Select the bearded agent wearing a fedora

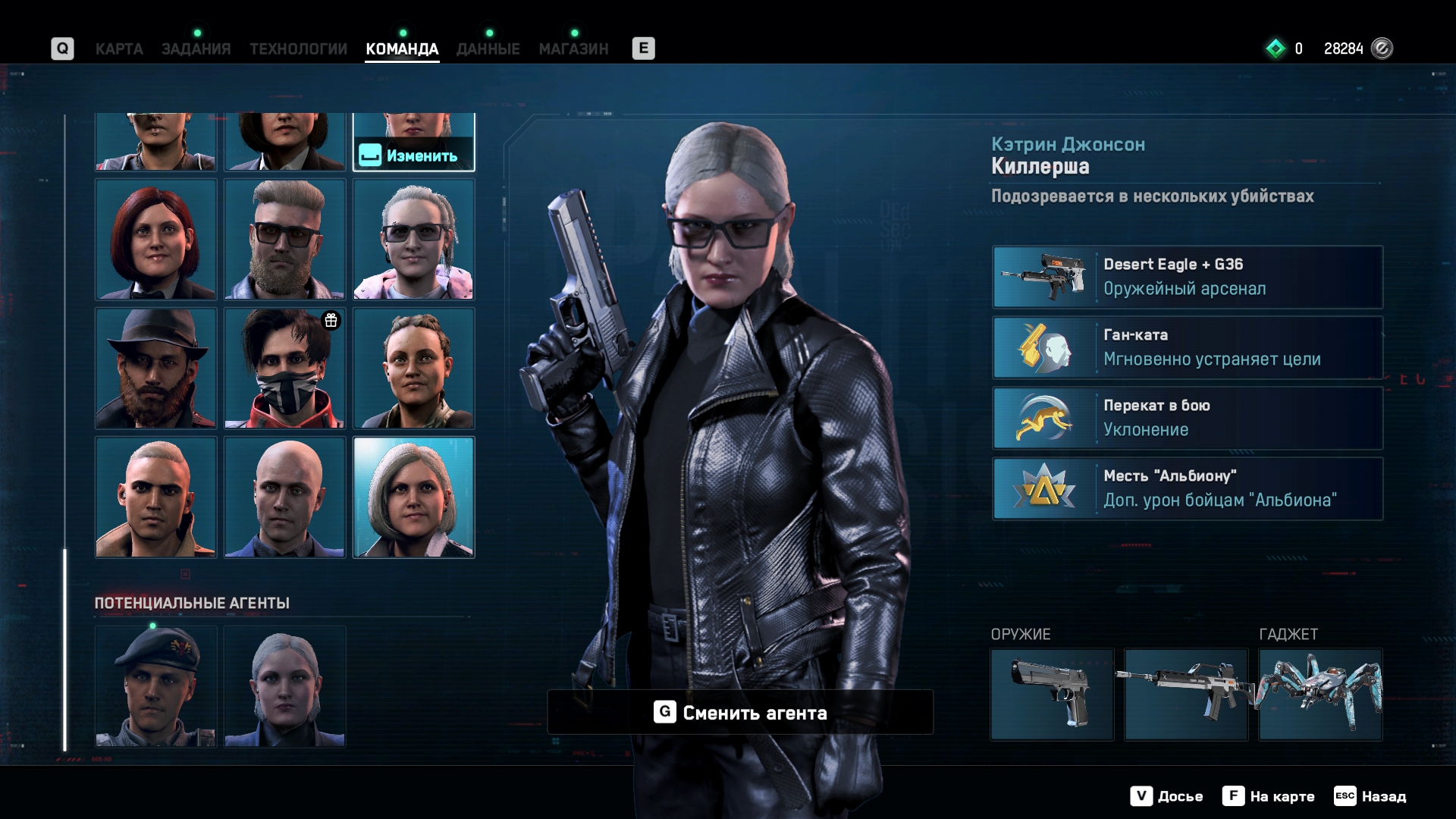(x=155, y=369)
